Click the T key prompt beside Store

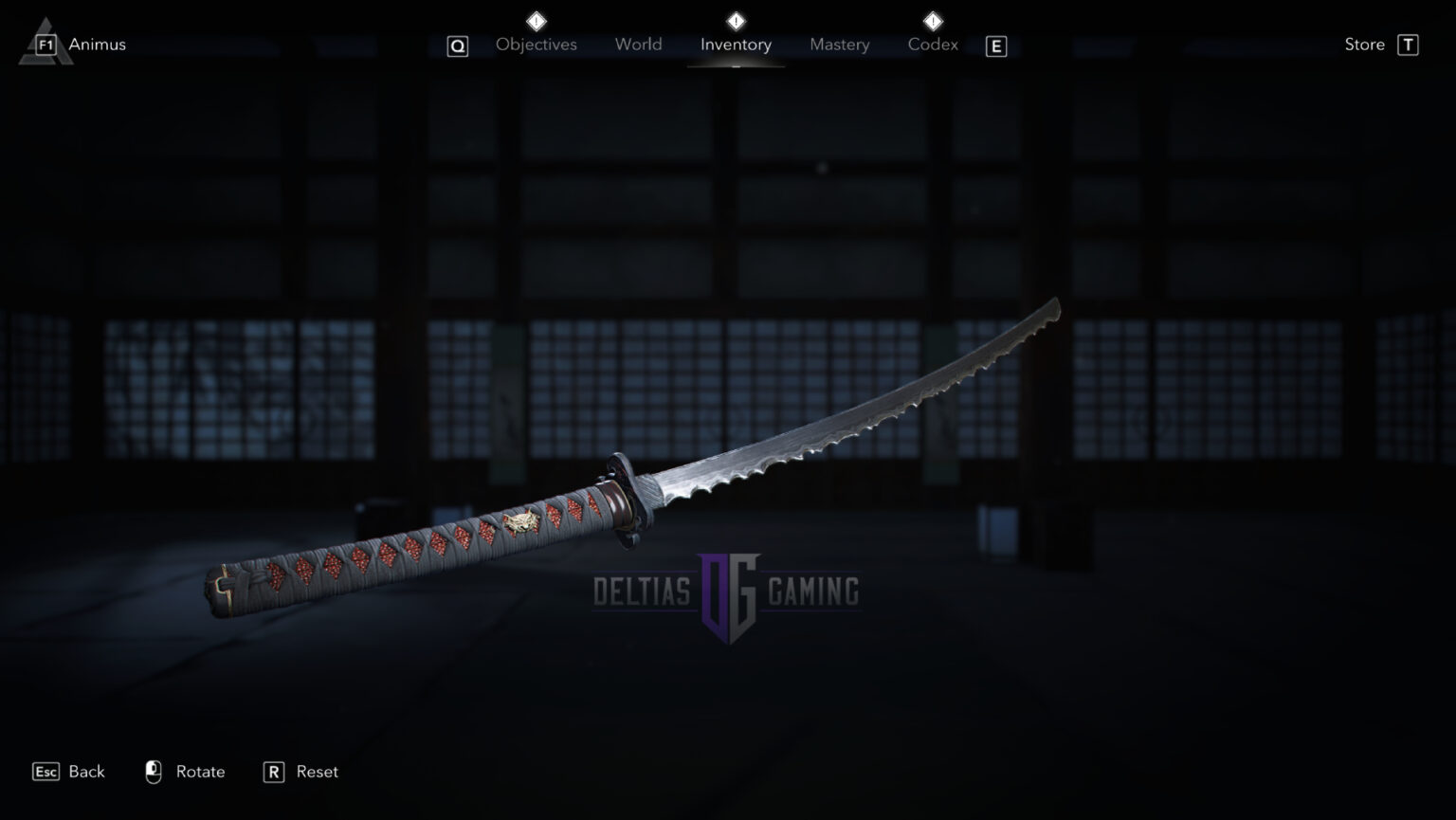click(x=1410, y=44)
